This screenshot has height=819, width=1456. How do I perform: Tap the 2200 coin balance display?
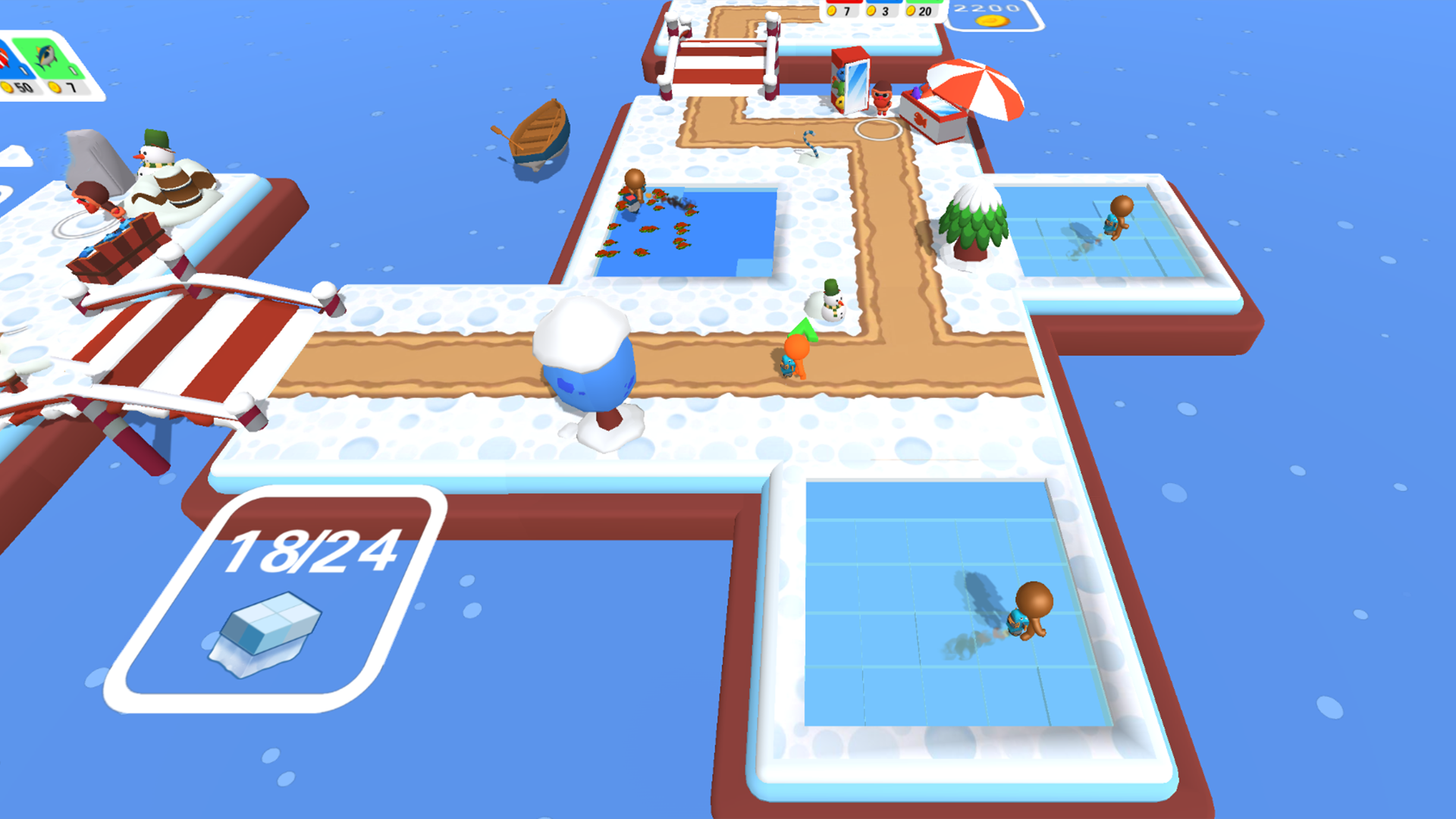[x=986, y=9]
